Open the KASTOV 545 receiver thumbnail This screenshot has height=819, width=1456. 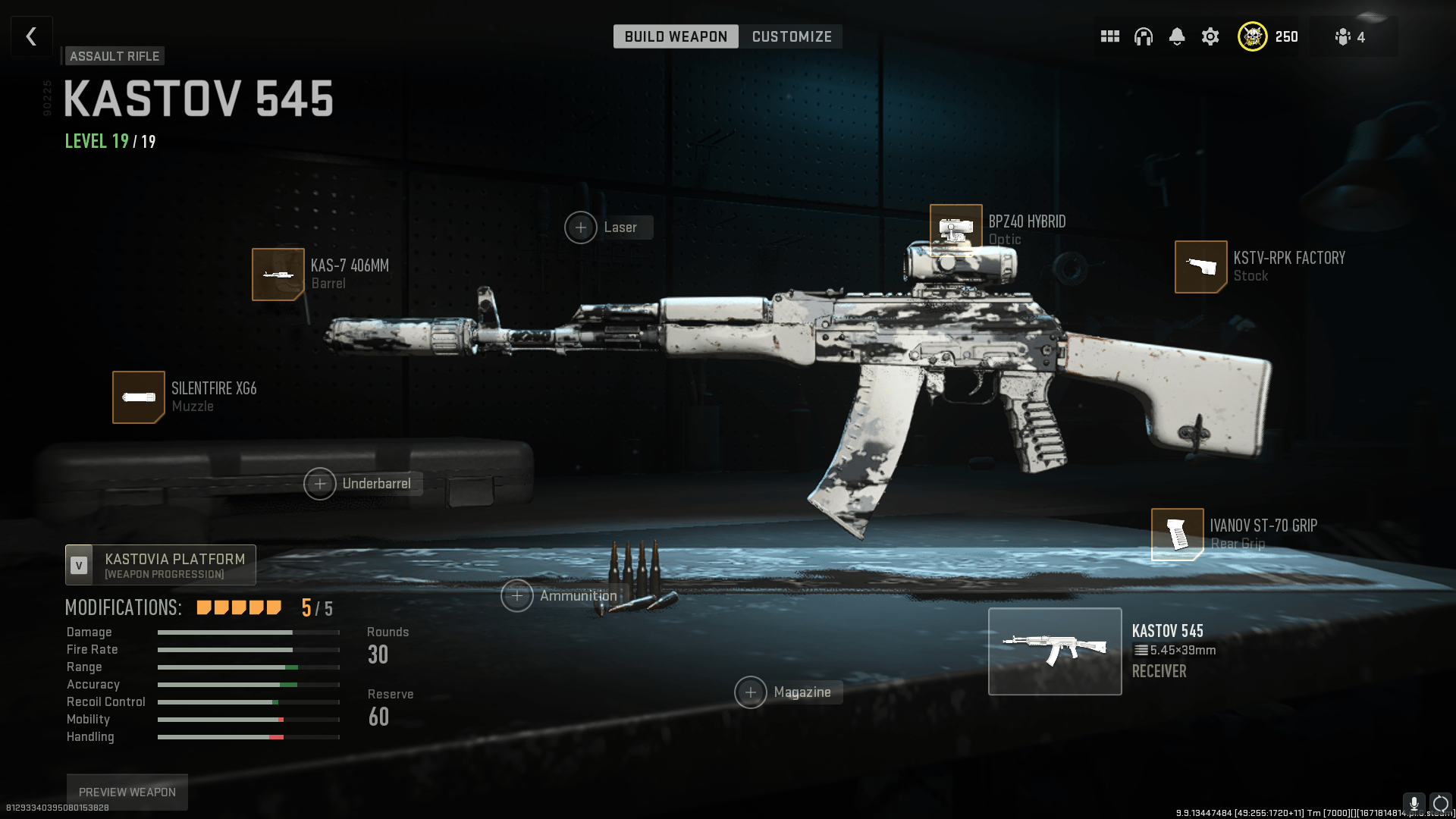click(x=1055, y=651)
